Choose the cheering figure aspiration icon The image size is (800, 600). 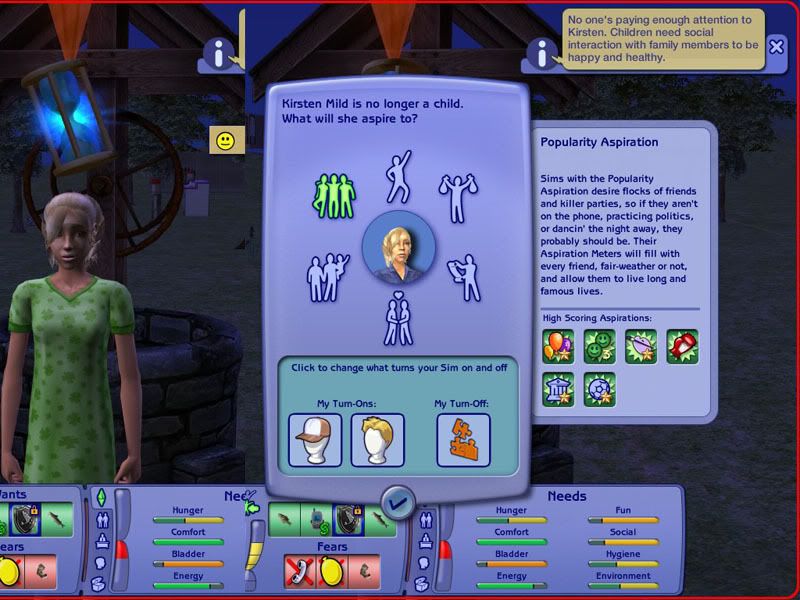pyautogui.click(x=399, y=176)
